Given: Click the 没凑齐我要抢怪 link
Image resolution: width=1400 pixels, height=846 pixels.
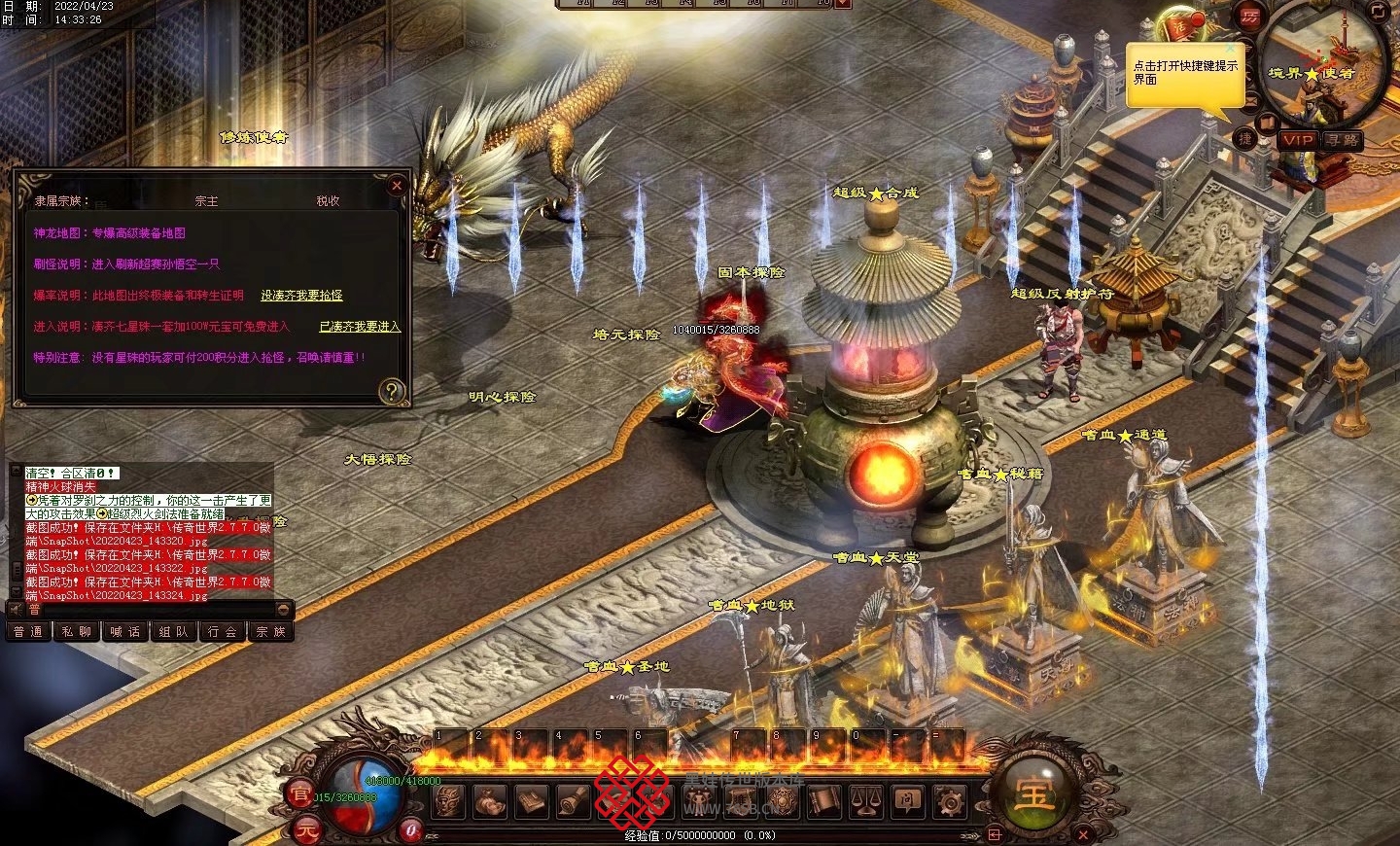Looking at the screenshot, I should click(301, 296).
